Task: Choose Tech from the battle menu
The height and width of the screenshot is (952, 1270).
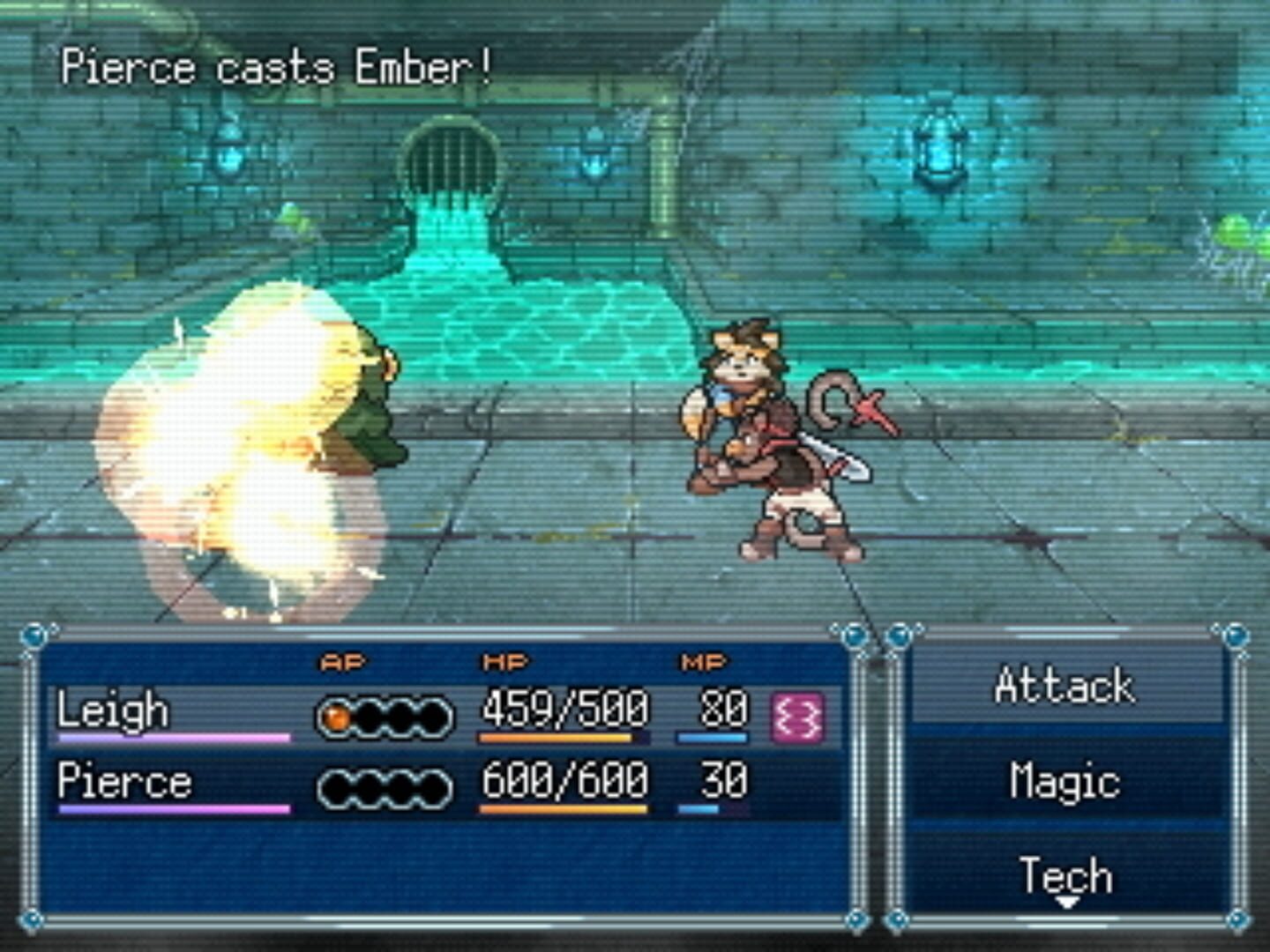Action: click(1065, 874)
